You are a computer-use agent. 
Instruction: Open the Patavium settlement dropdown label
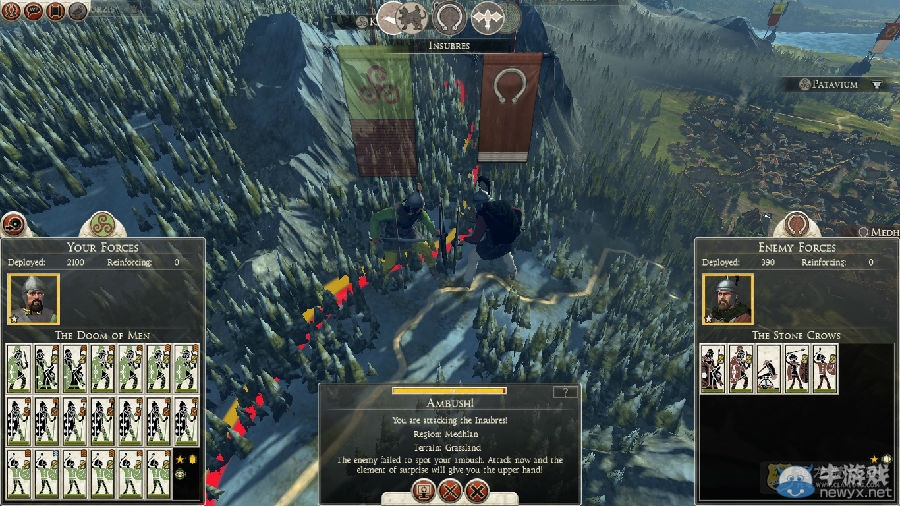pos(838,85)
